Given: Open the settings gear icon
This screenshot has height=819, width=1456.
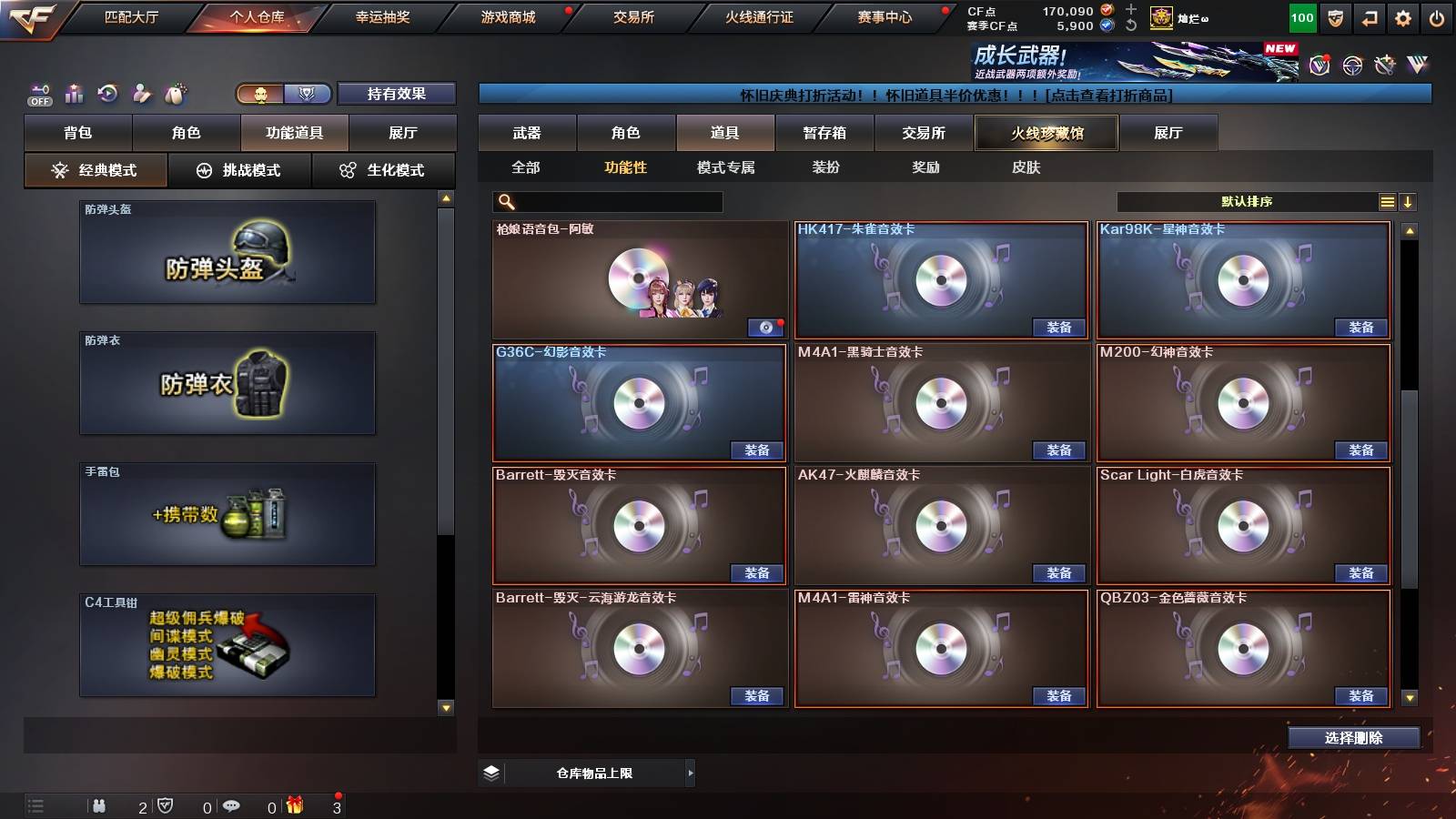Looking at the screenshot, I should tap(1401, 17).
